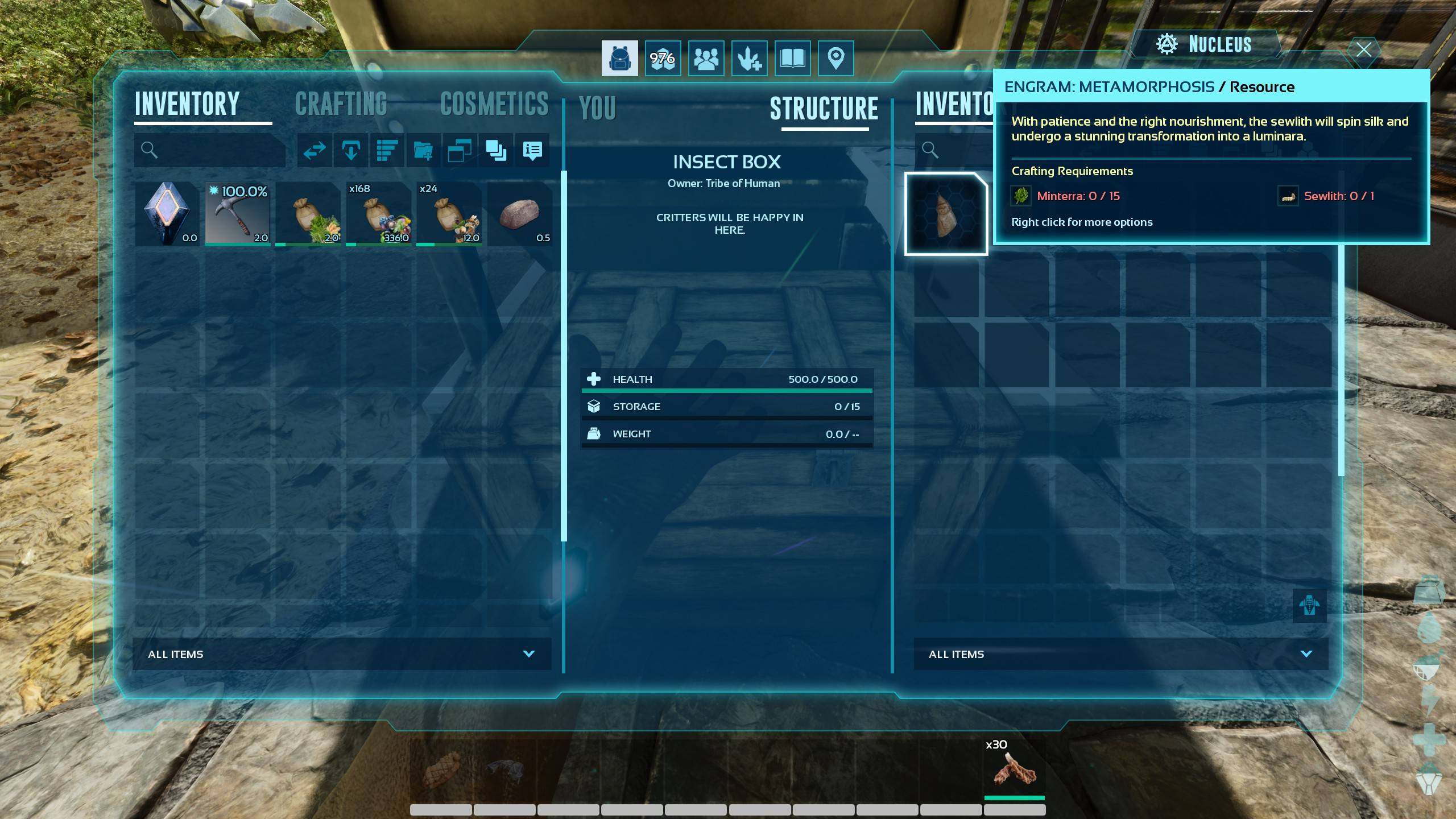Close the inventory with the X button
The height and width of the screenshot is (819, 1456).
1363,49
